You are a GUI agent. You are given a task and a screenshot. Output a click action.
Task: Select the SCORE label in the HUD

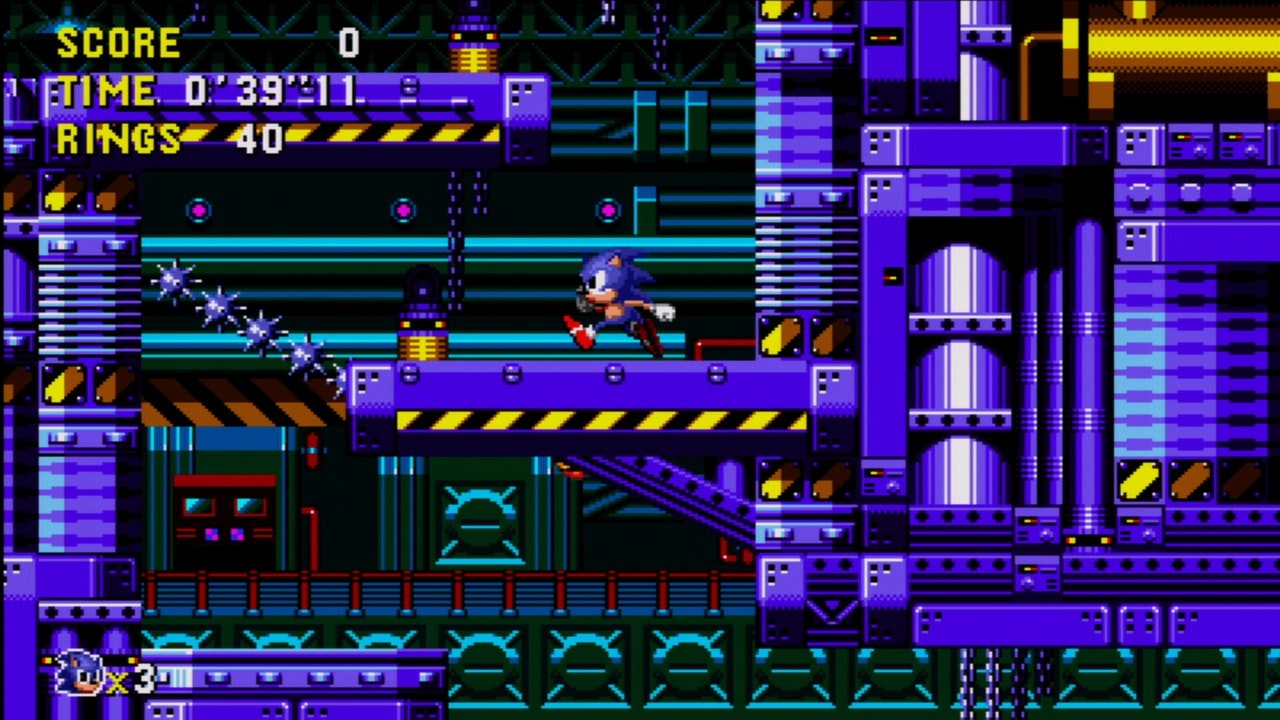(x=118, y=42)
